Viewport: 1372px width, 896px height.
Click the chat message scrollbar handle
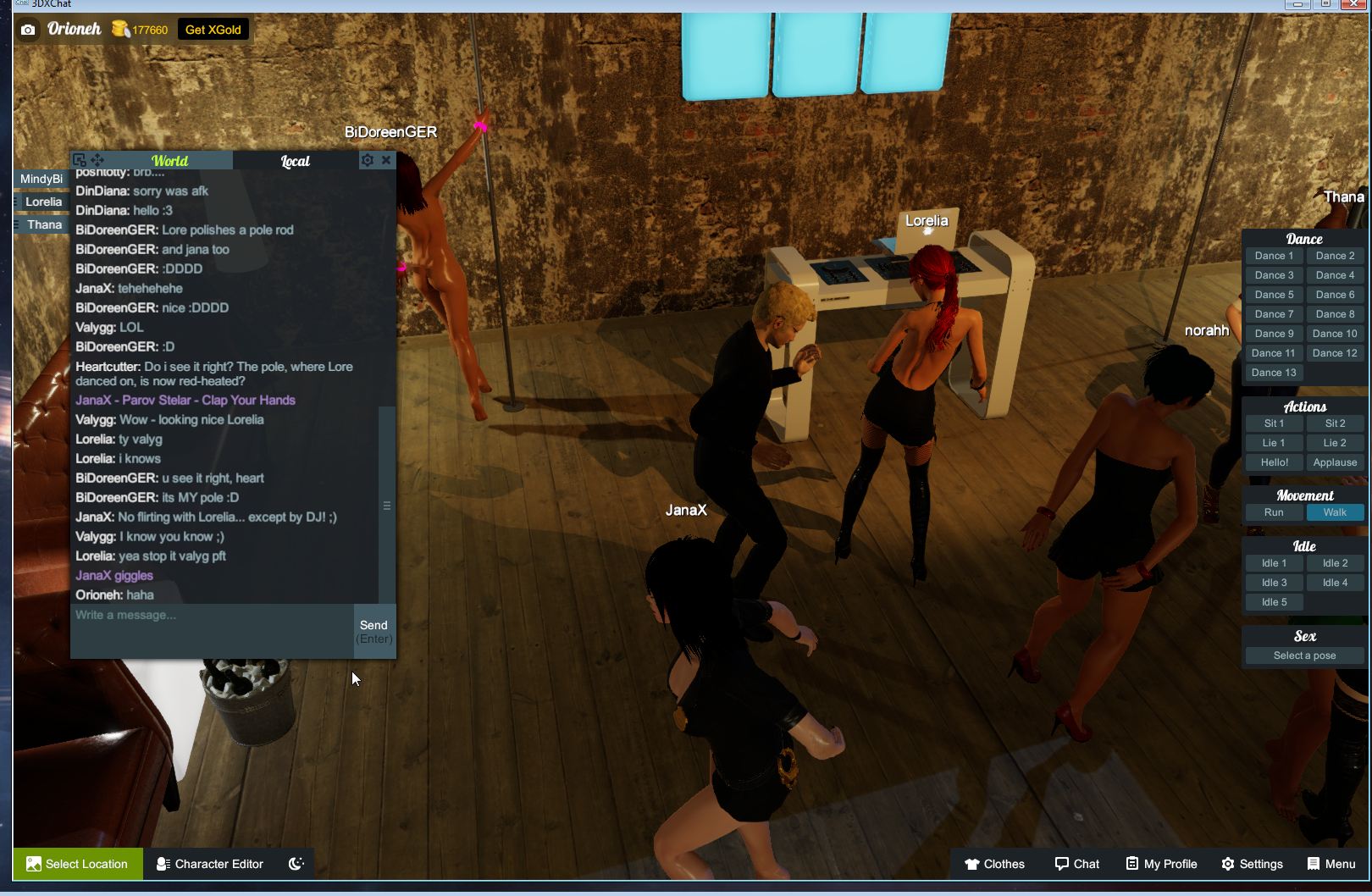click(387, 505)
